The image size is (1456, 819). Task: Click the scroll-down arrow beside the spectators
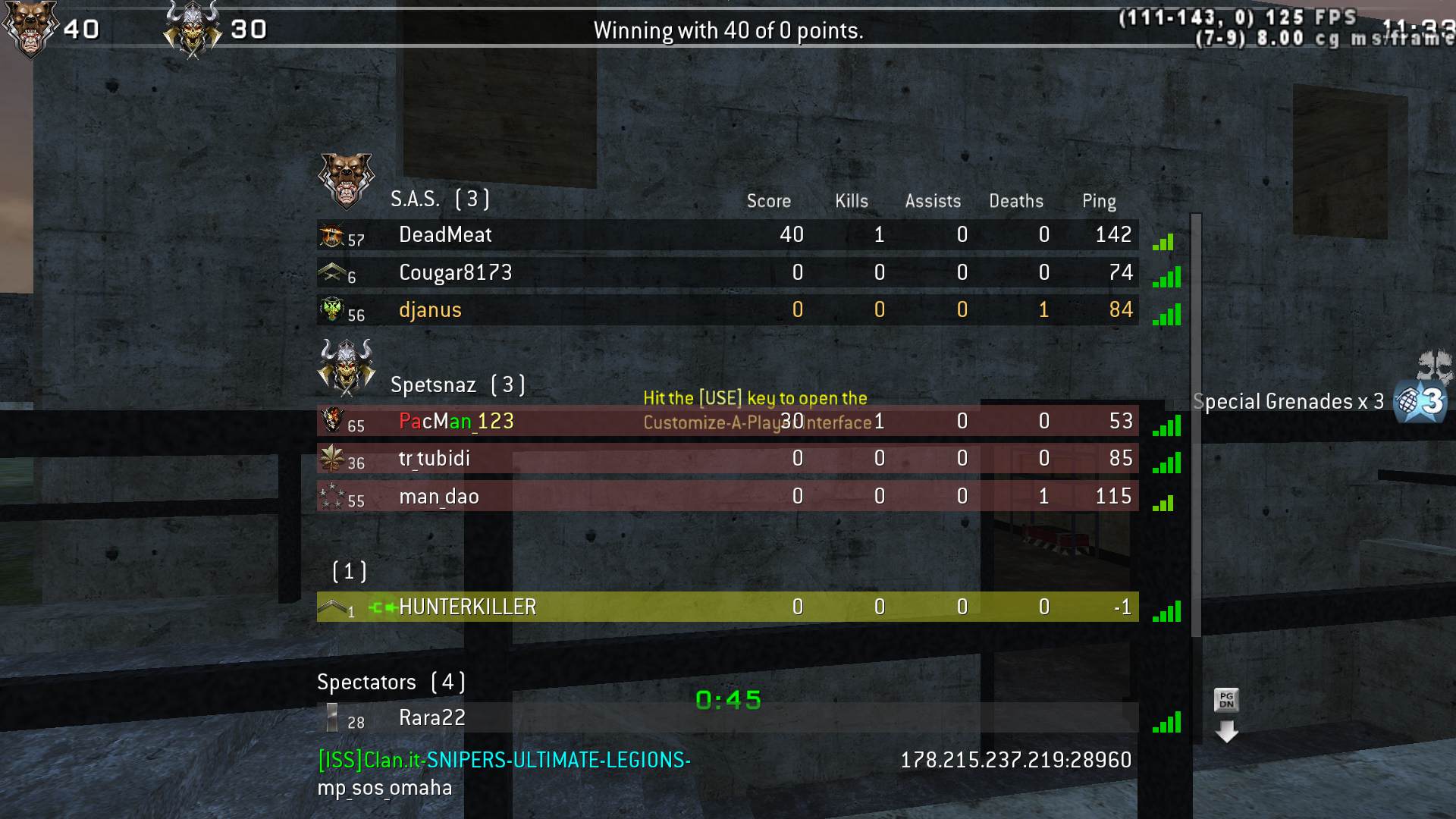pyautogui.click(x=1226, y=732)
